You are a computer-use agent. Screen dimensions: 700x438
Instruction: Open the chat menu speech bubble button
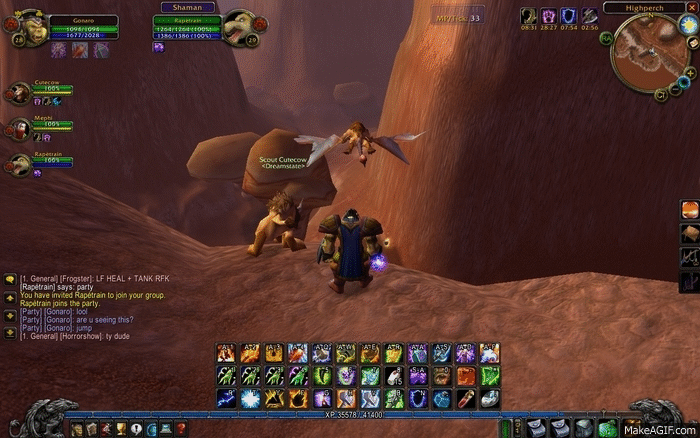pyautogui.click(x=9, y=280)
